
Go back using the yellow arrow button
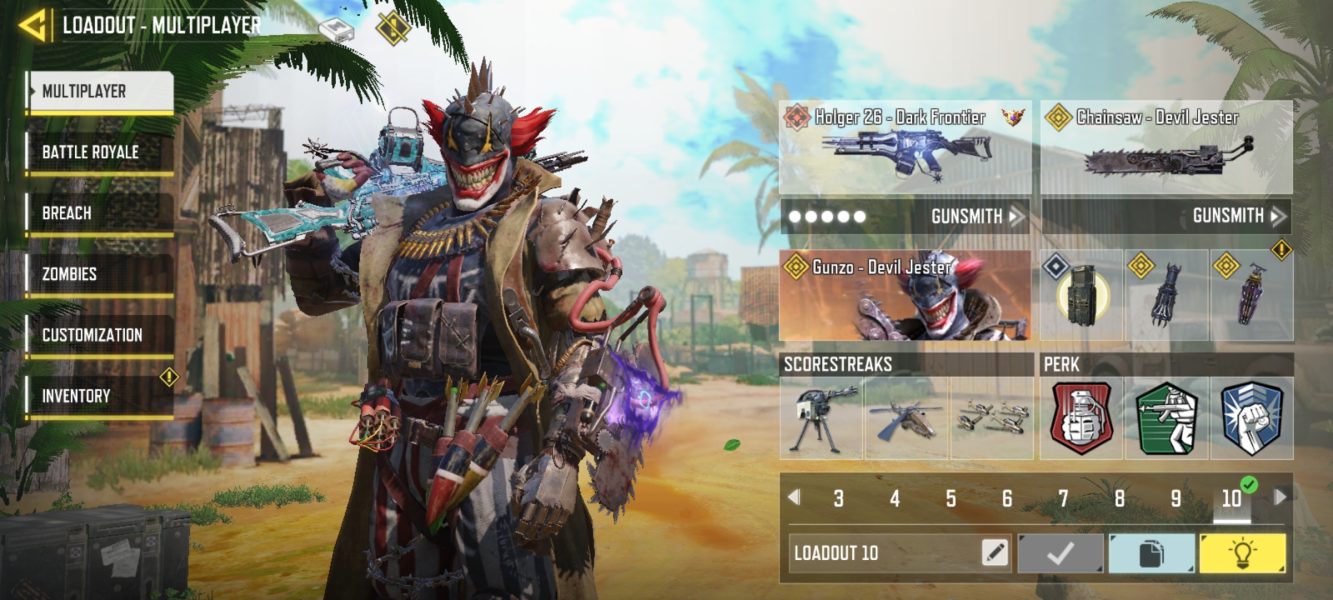(x=33, y=25)
